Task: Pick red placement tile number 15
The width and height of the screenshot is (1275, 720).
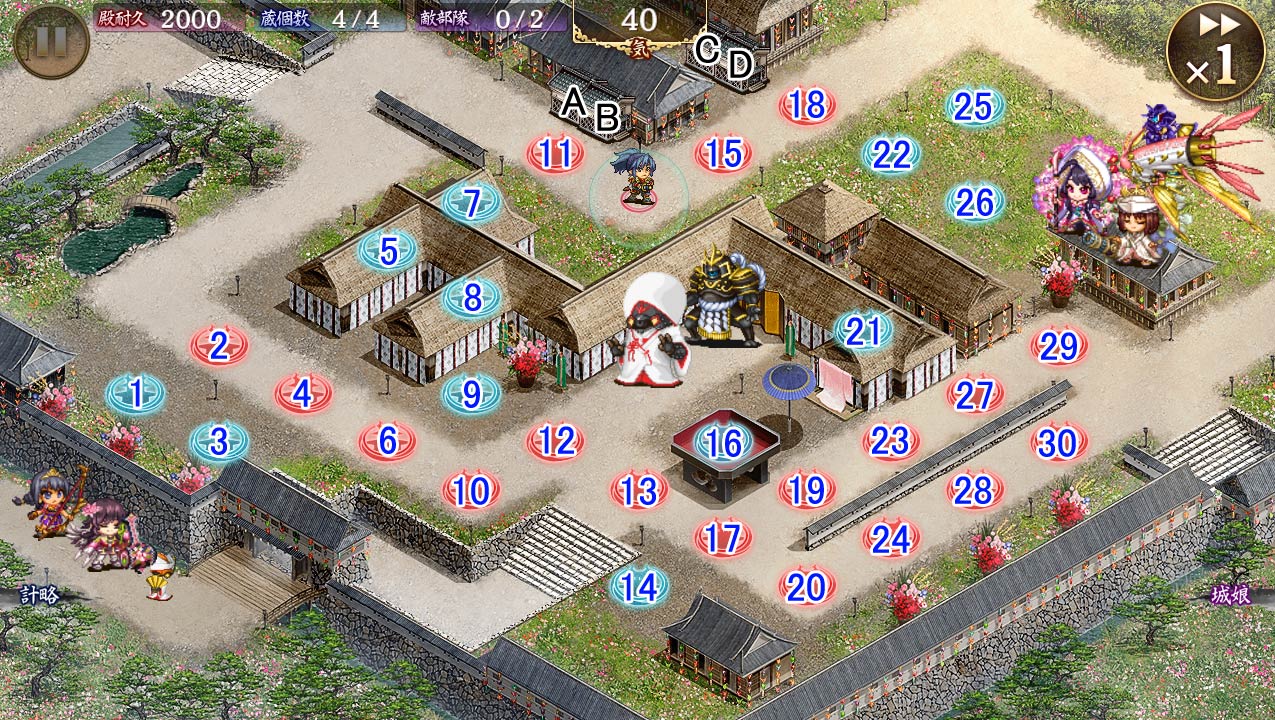Action: click(723, 154)
